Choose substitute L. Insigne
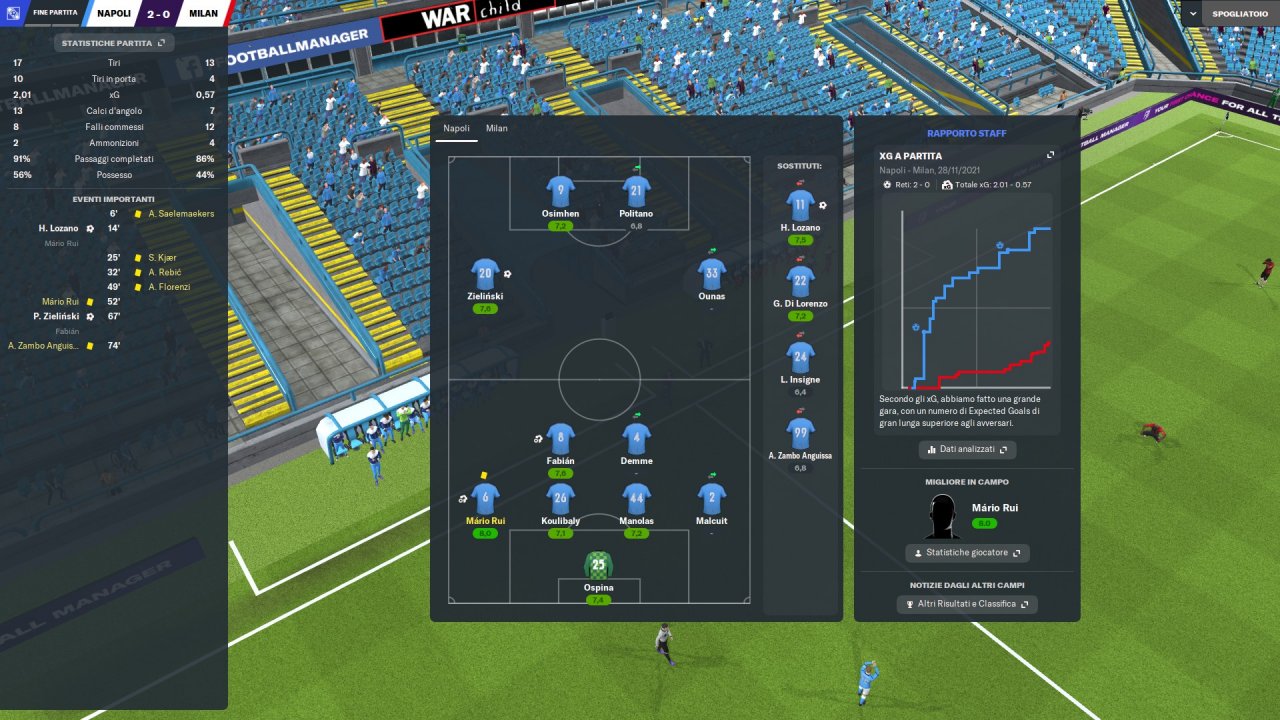The height and width of the screenshot is (720, 1280). click(x=800, y=358)
